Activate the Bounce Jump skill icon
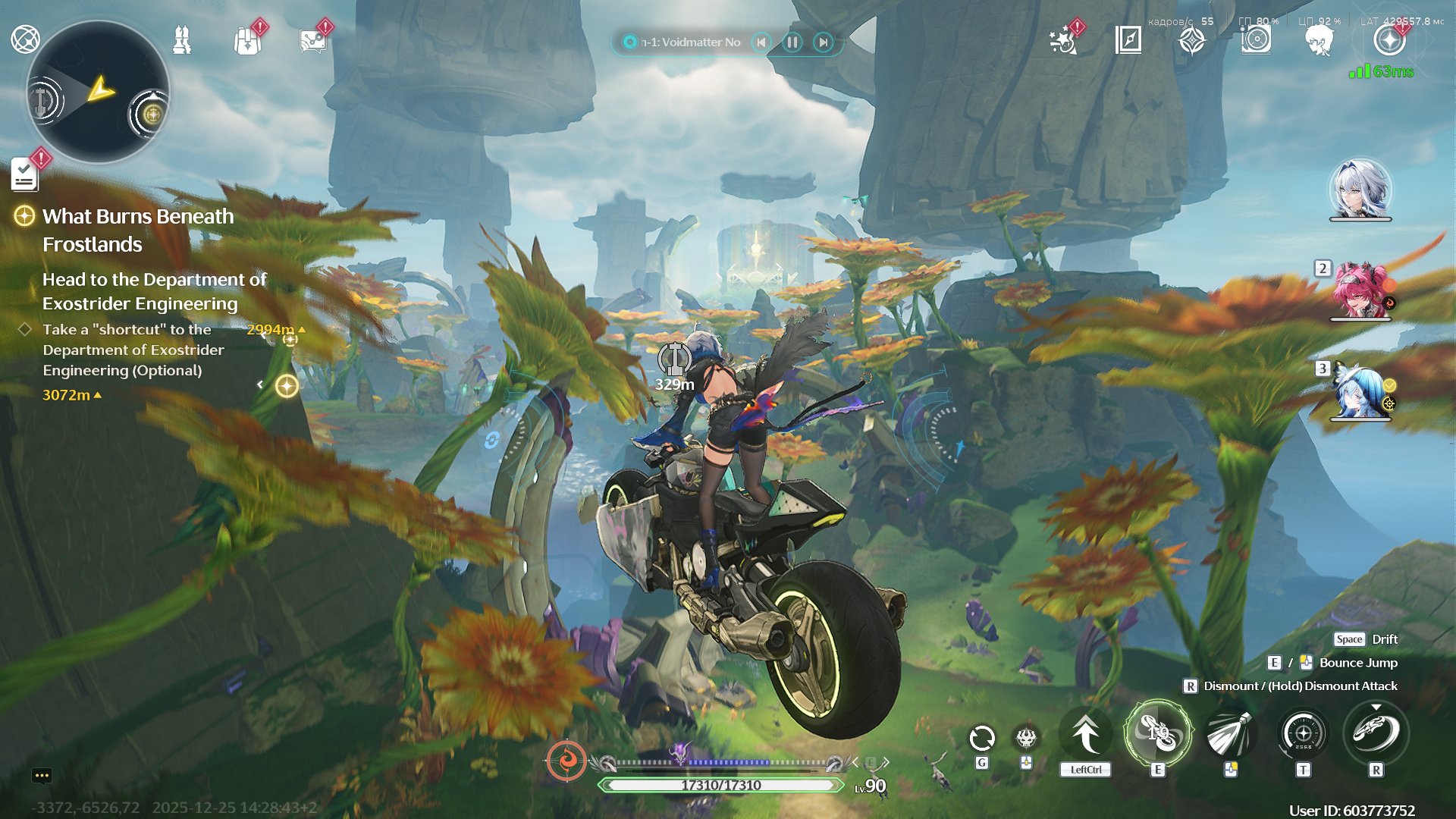 click(x=1158, y=733)
